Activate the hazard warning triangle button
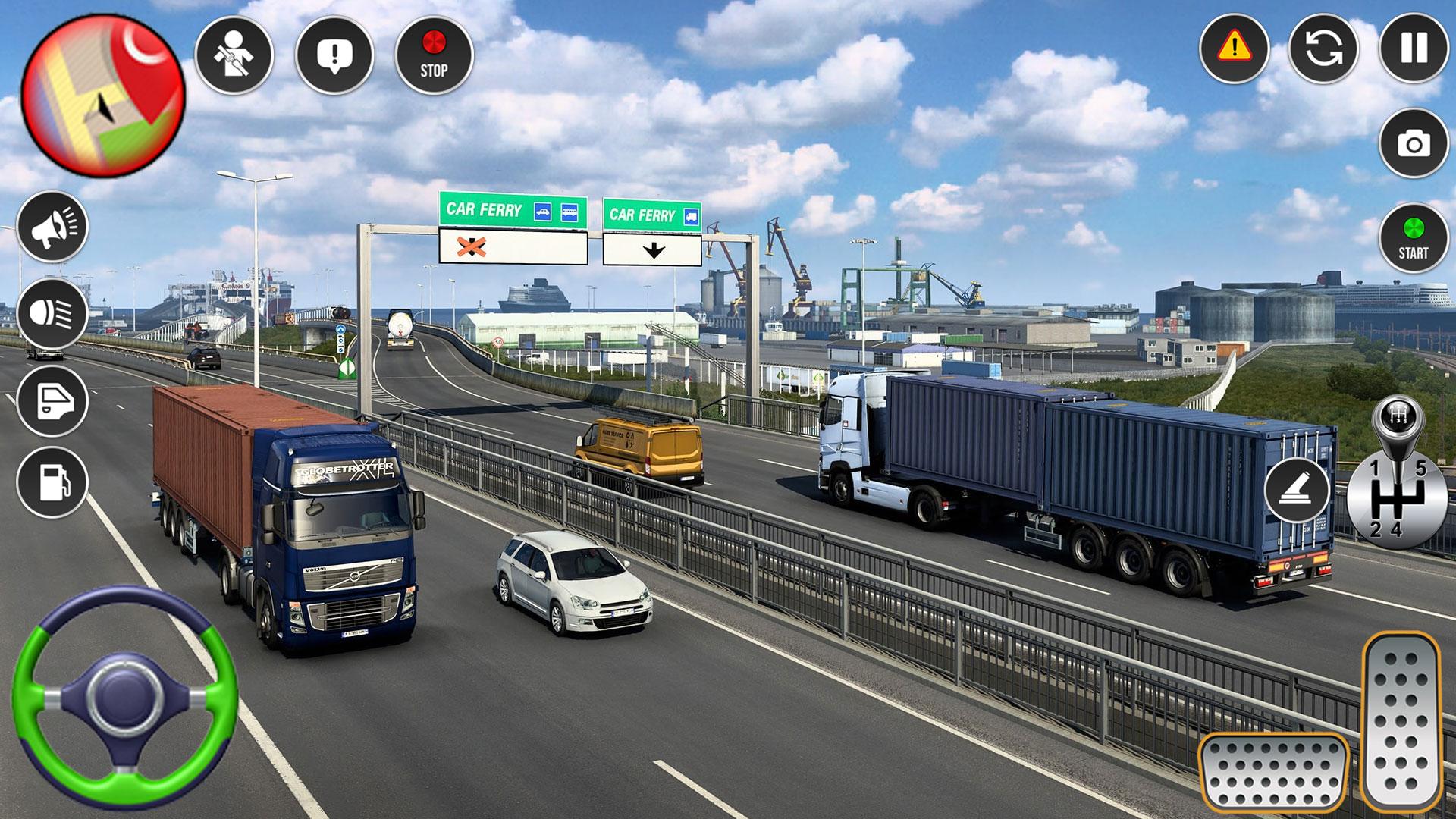This screenshot has width=1456, height=819. point(1234,48)
